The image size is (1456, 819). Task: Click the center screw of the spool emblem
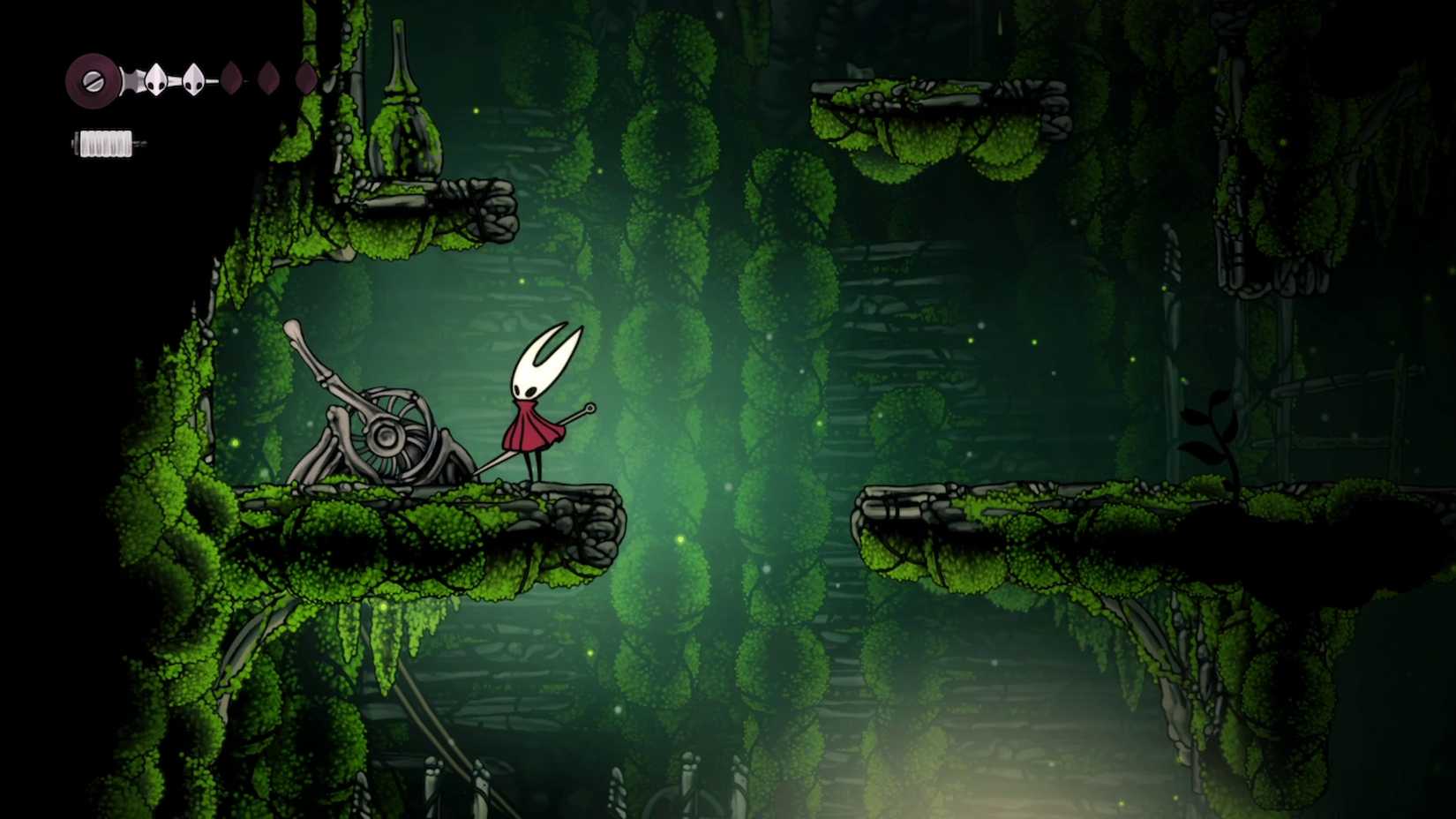tap(94, 81)
